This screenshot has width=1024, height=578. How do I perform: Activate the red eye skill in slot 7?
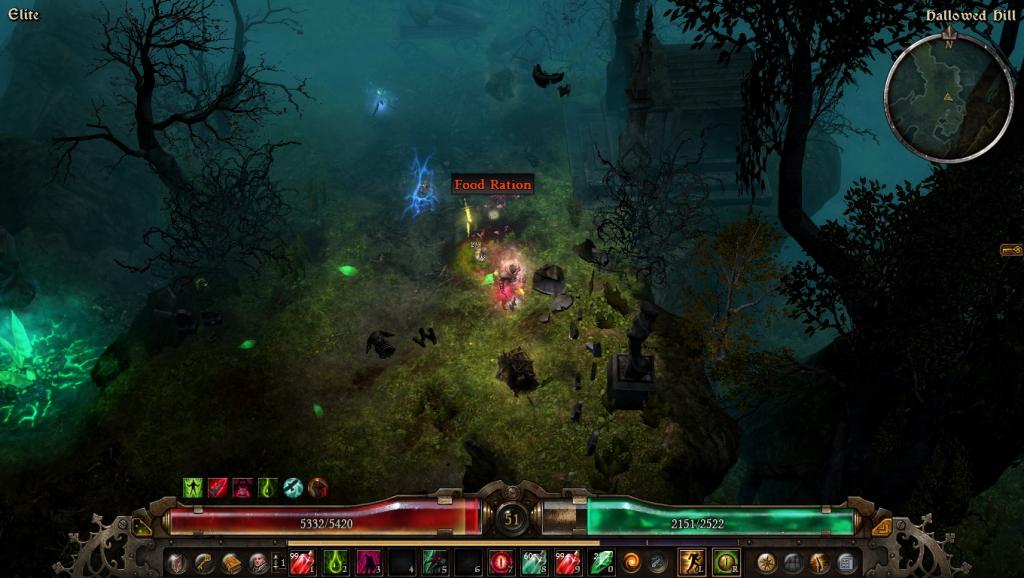pyautogui.click(x=501, y=562)
